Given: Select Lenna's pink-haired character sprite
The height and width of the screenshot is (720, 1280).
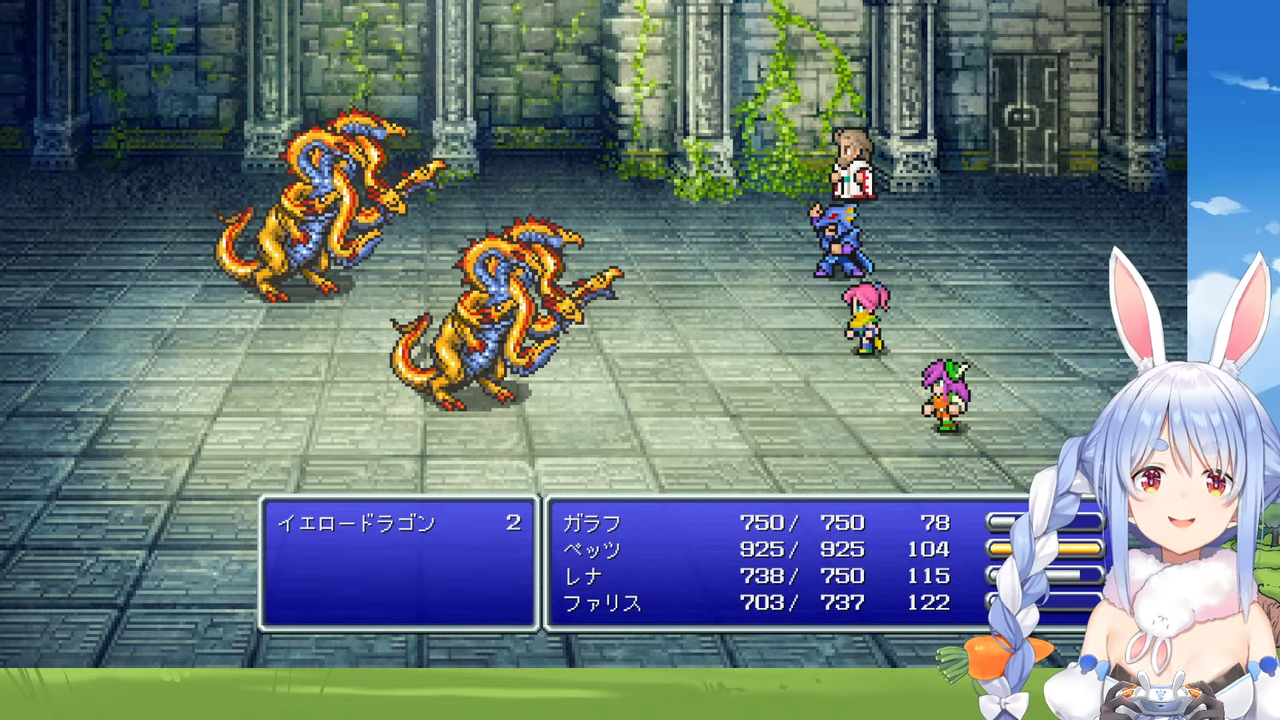Looking at the screenshot, I should click(x=865, y=315).
